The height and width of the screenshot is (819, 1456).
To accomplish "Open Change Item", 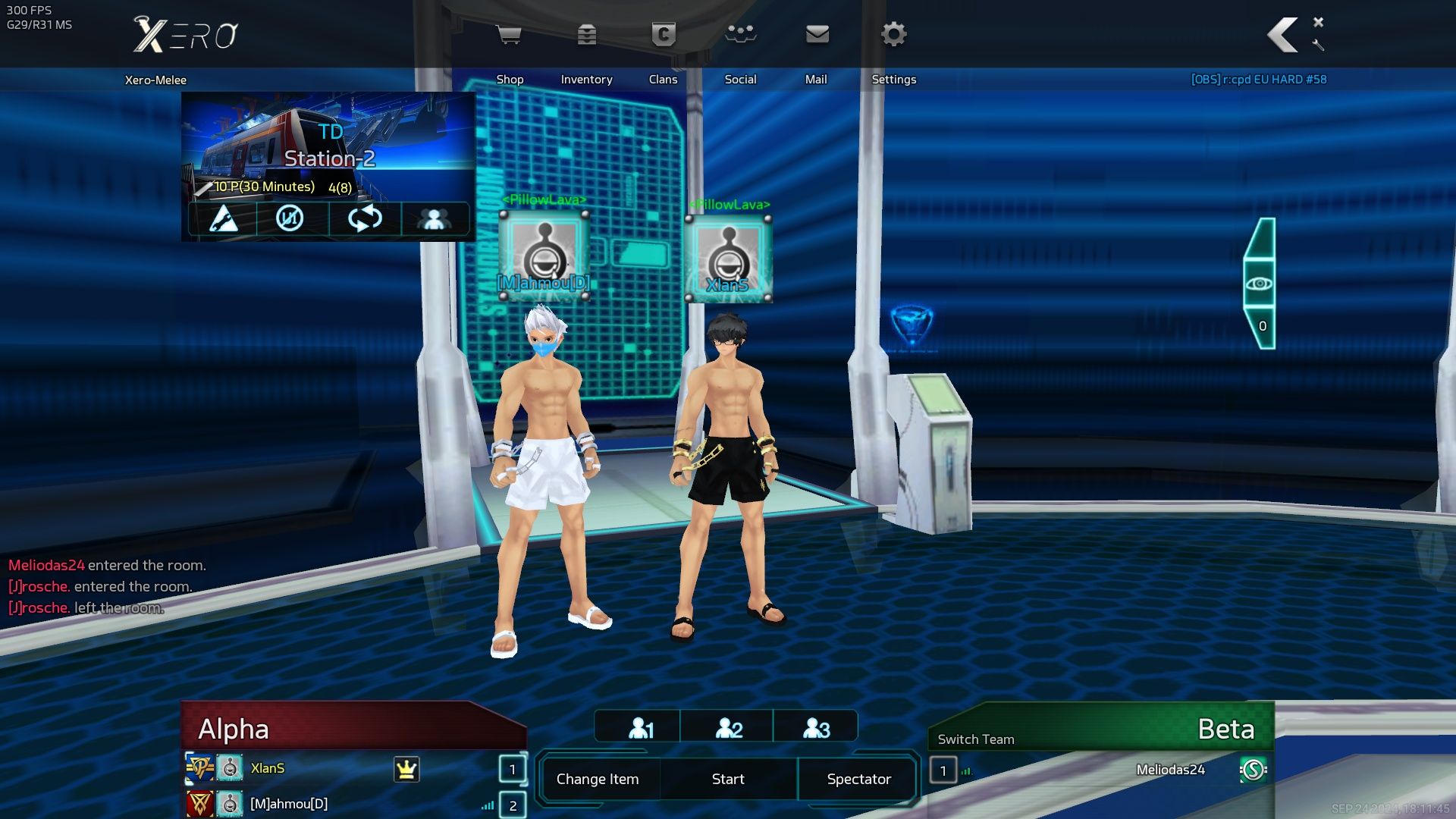I will [x=598, y=779].
